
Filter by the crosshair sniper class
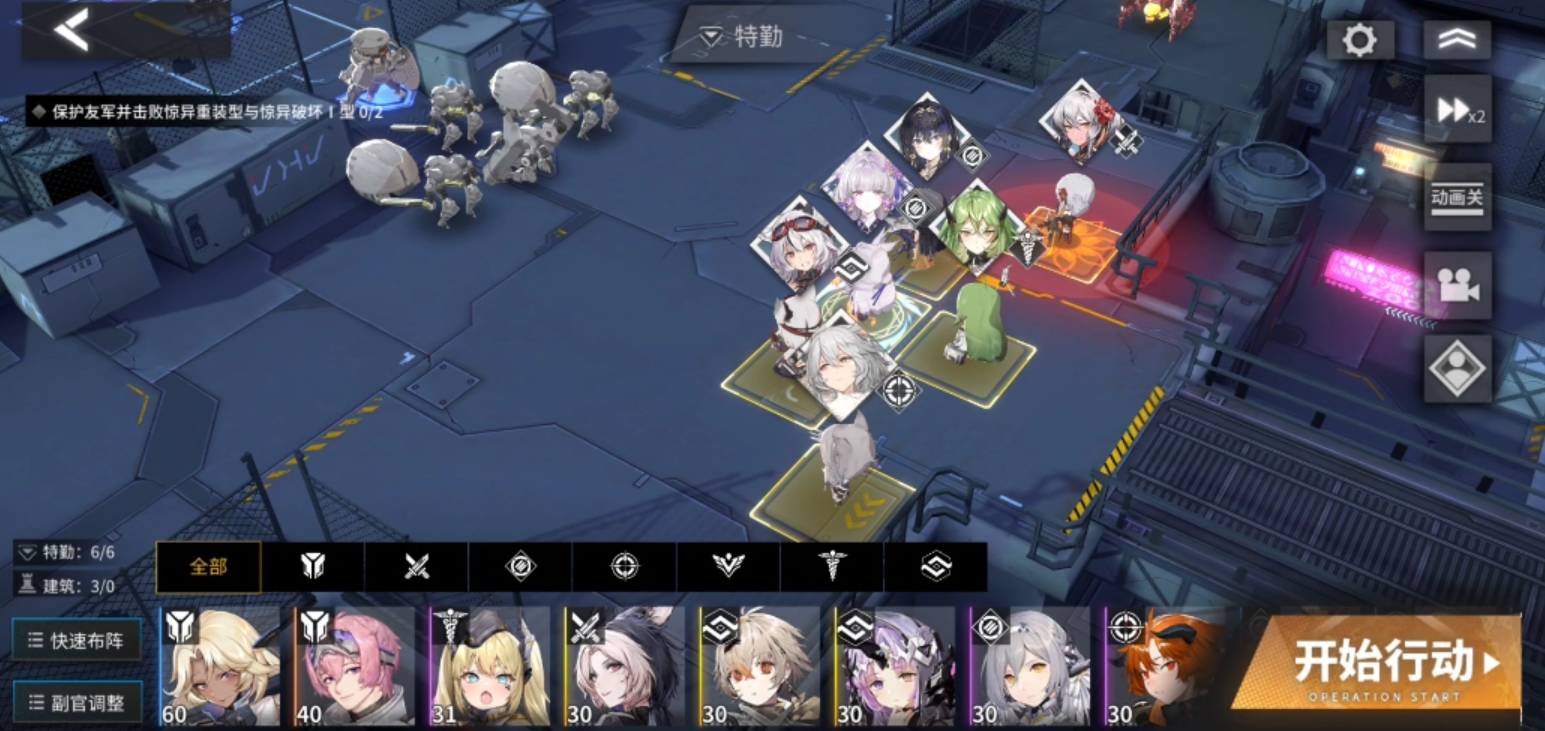(x=625, y=567)
